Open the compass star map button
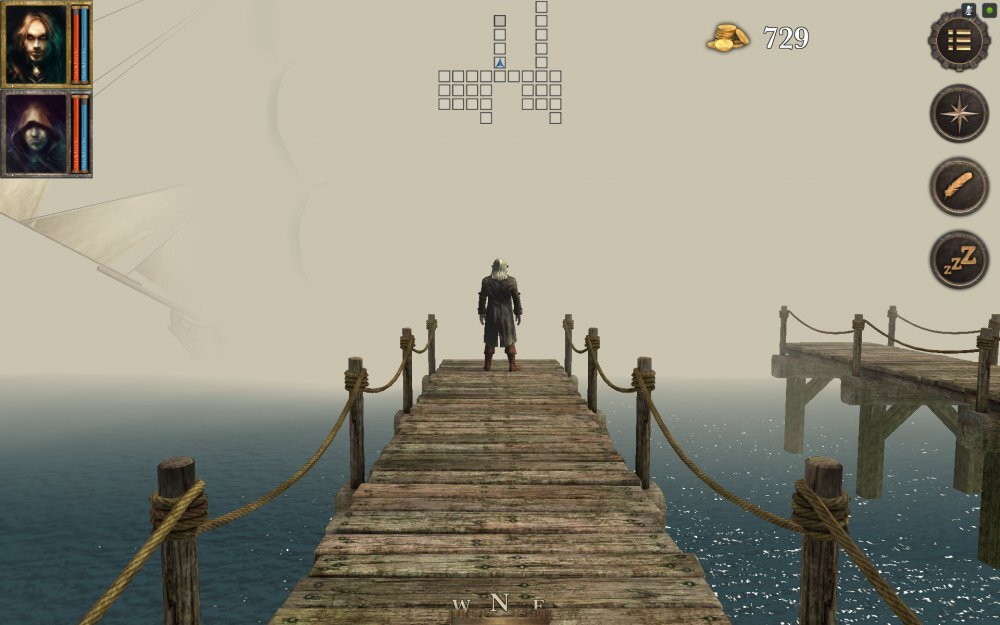Screen dimensions: 1000x625 (959, 113)
